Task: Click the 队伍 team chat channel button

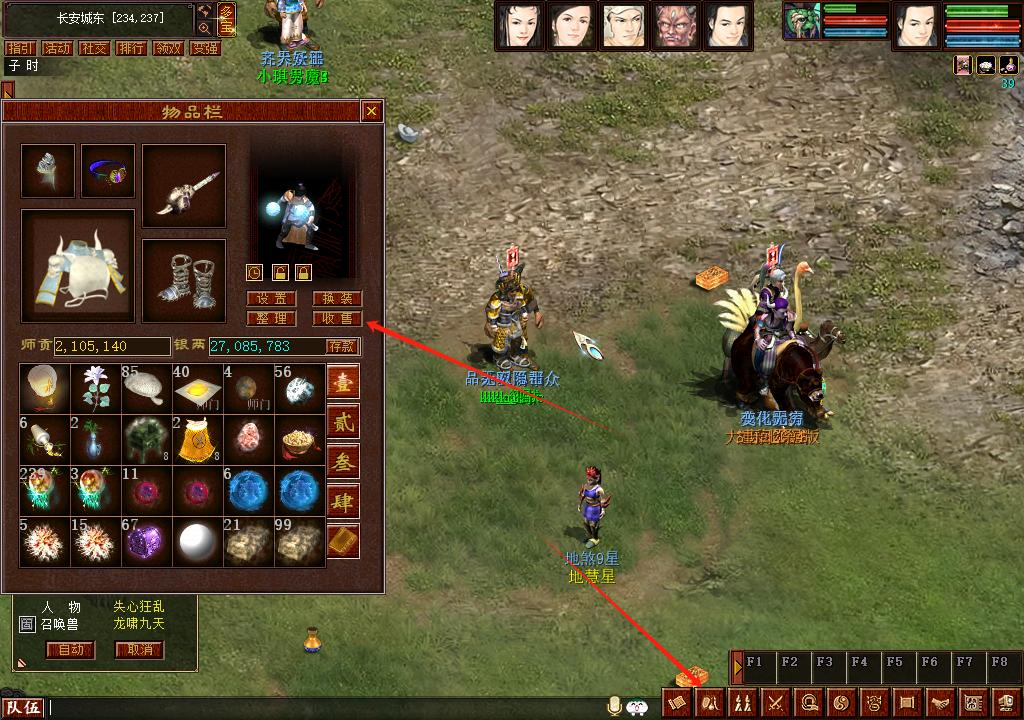Action: point(23,708)
